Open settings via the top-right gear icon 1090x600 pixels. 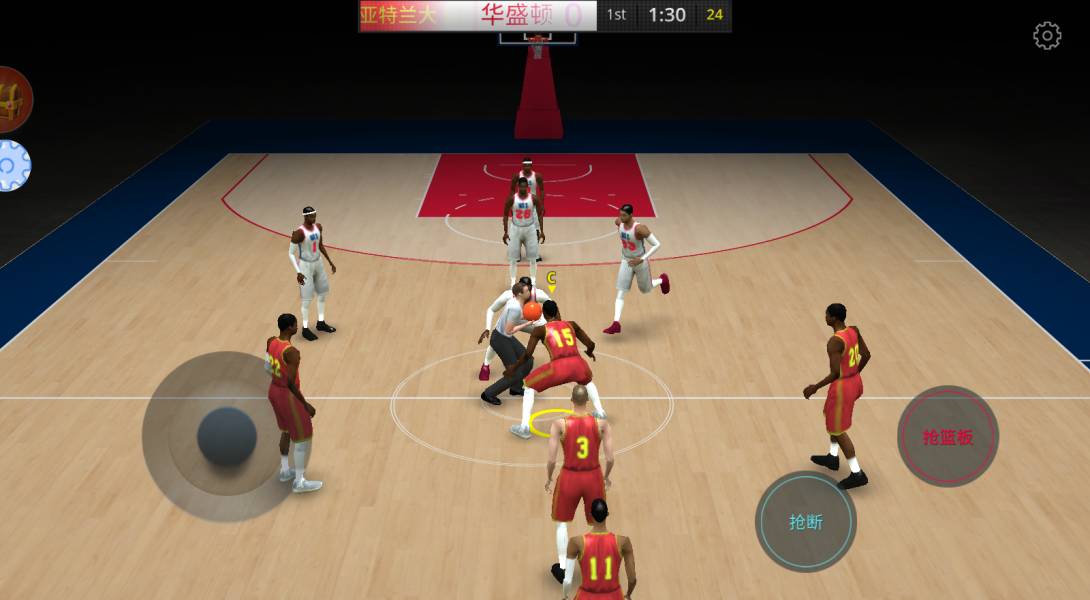1047,37
